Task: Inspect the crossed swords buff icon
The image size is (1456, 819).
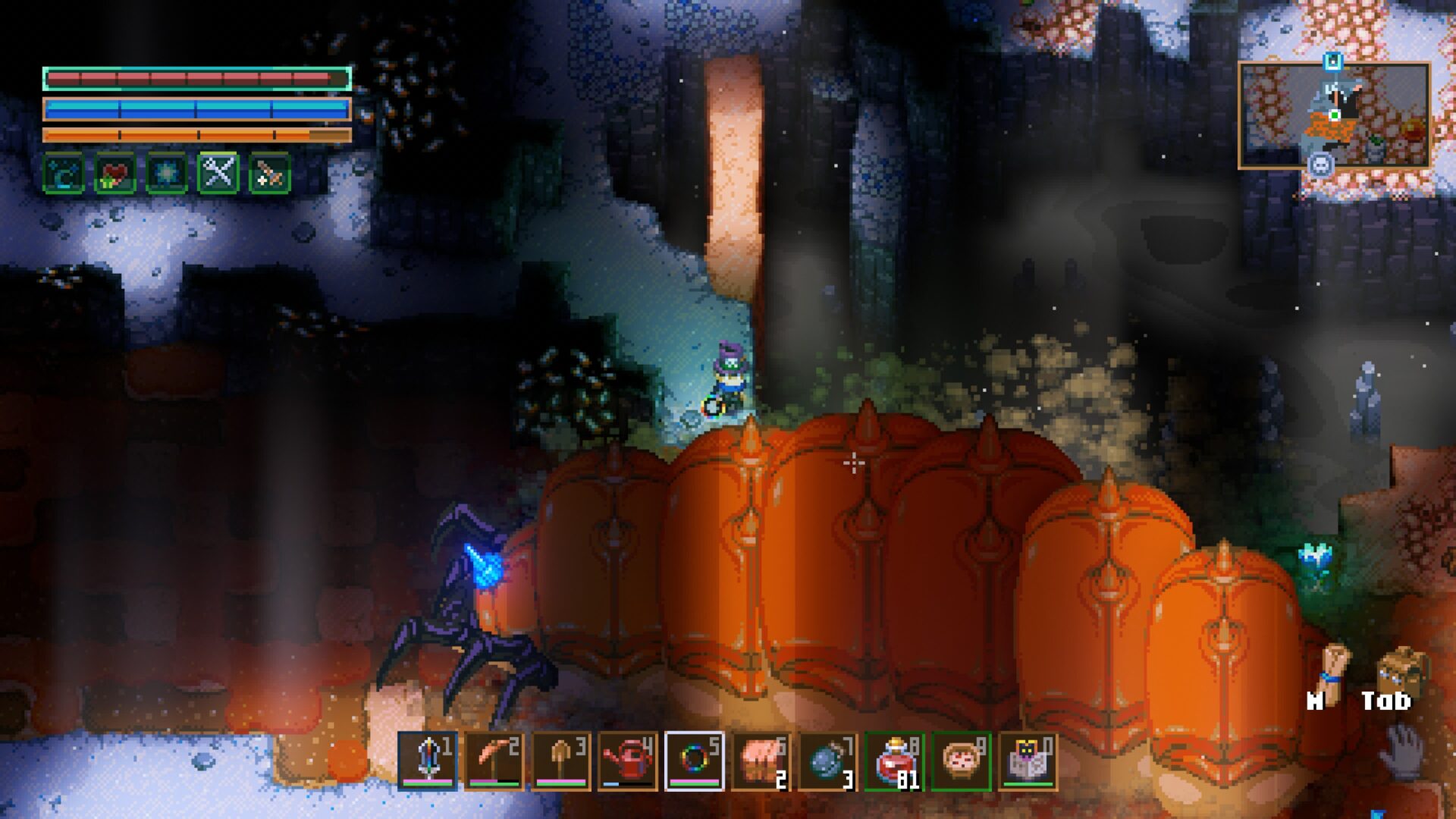Action: (218, 174)
